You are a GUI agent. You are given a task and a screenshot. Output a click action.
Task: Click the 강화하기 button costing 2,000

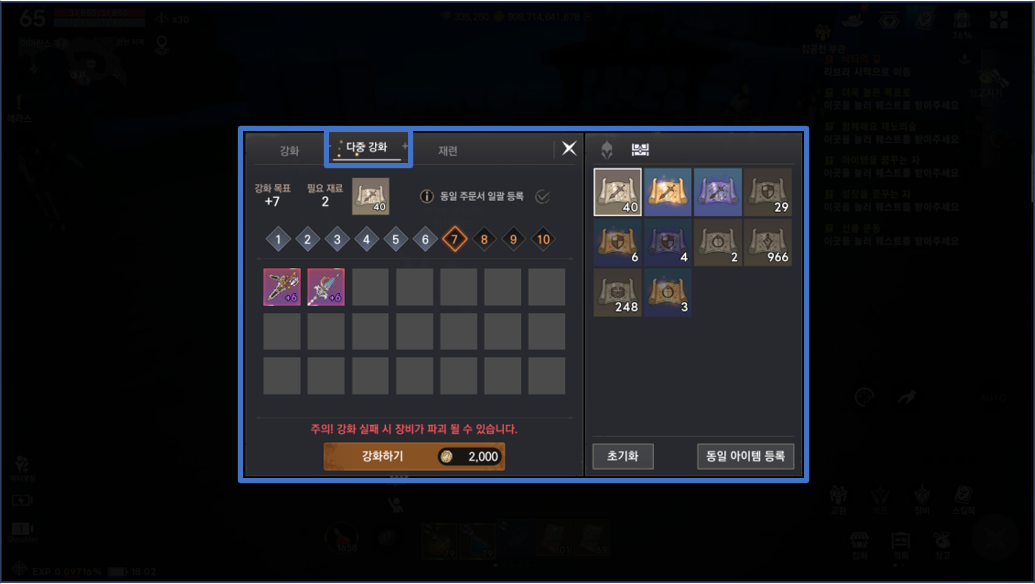414,457
